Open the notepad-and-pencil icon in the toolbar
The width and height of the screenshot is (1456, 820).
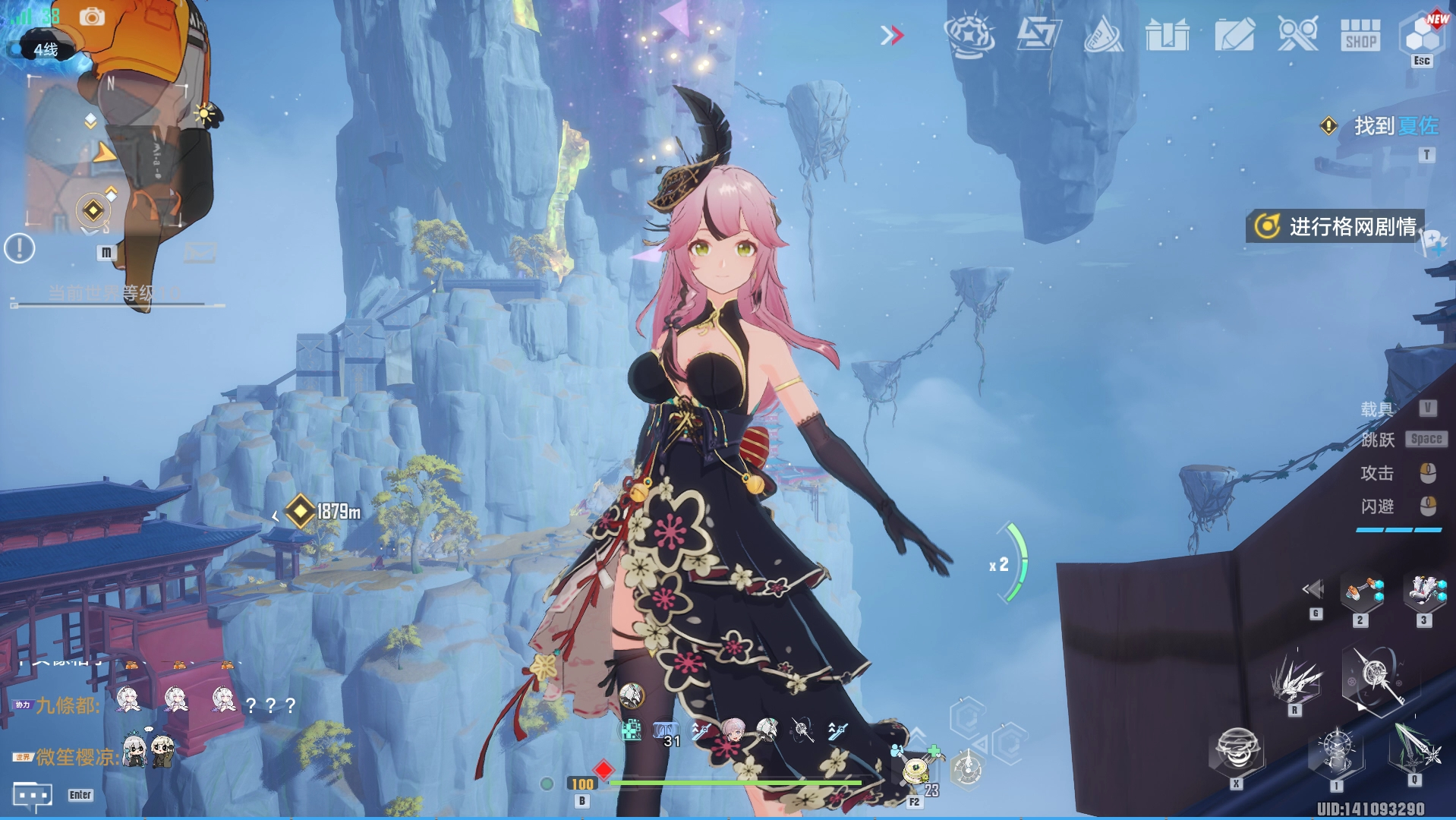[x=1234, y=35]
